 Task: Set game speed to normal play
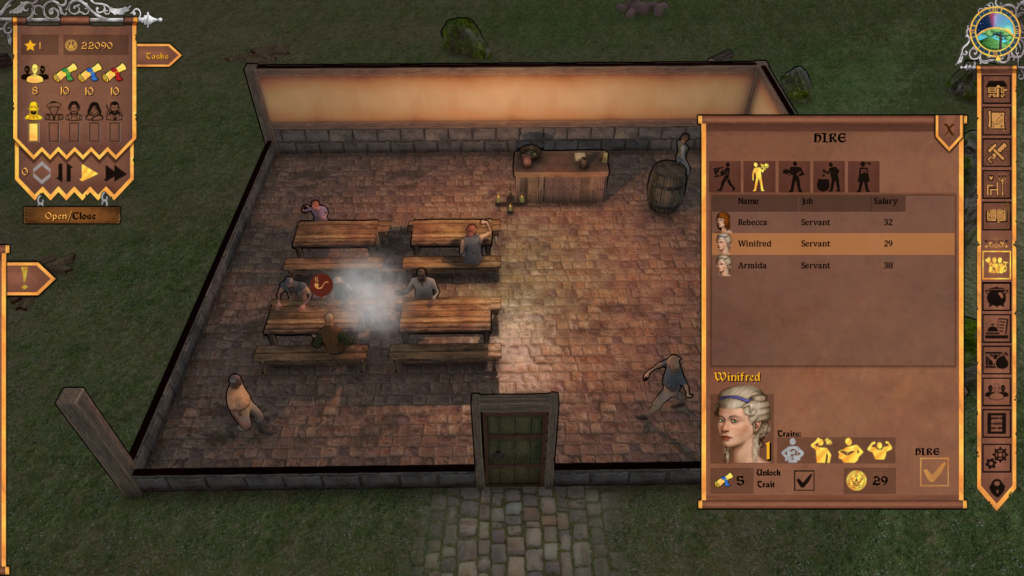pos(89,172)
